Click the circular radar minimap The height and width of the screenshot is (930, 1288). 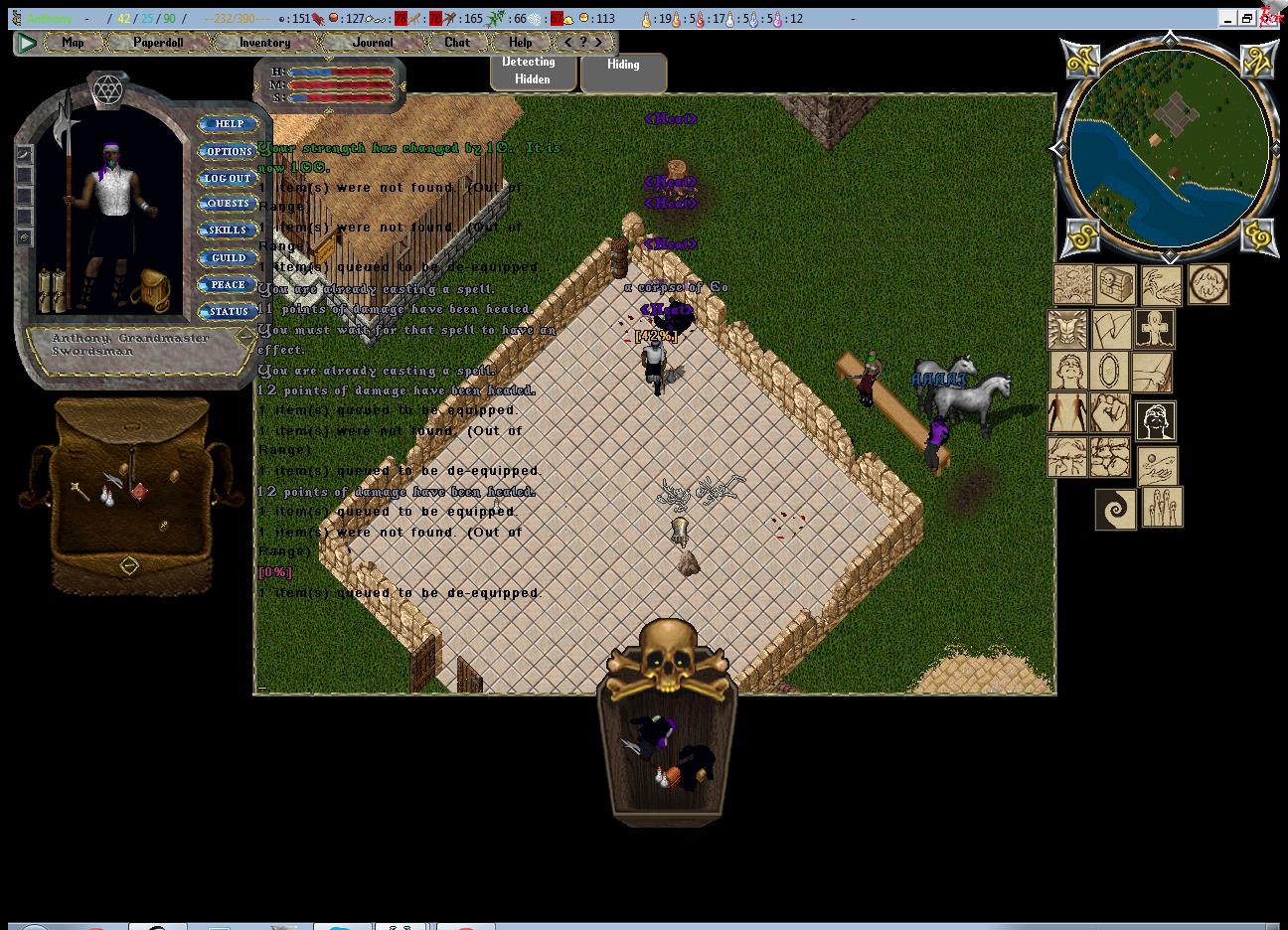[x=1170, y=147]
